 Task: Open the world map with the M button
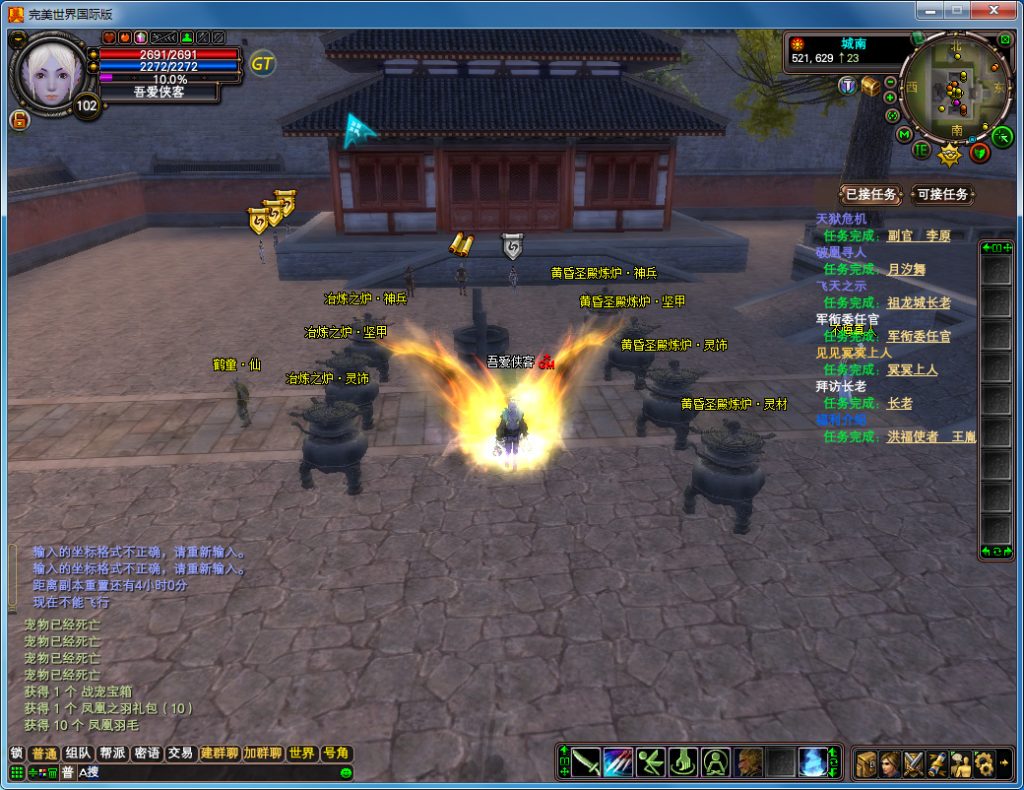pyautogui.click(x=904, y=135)
